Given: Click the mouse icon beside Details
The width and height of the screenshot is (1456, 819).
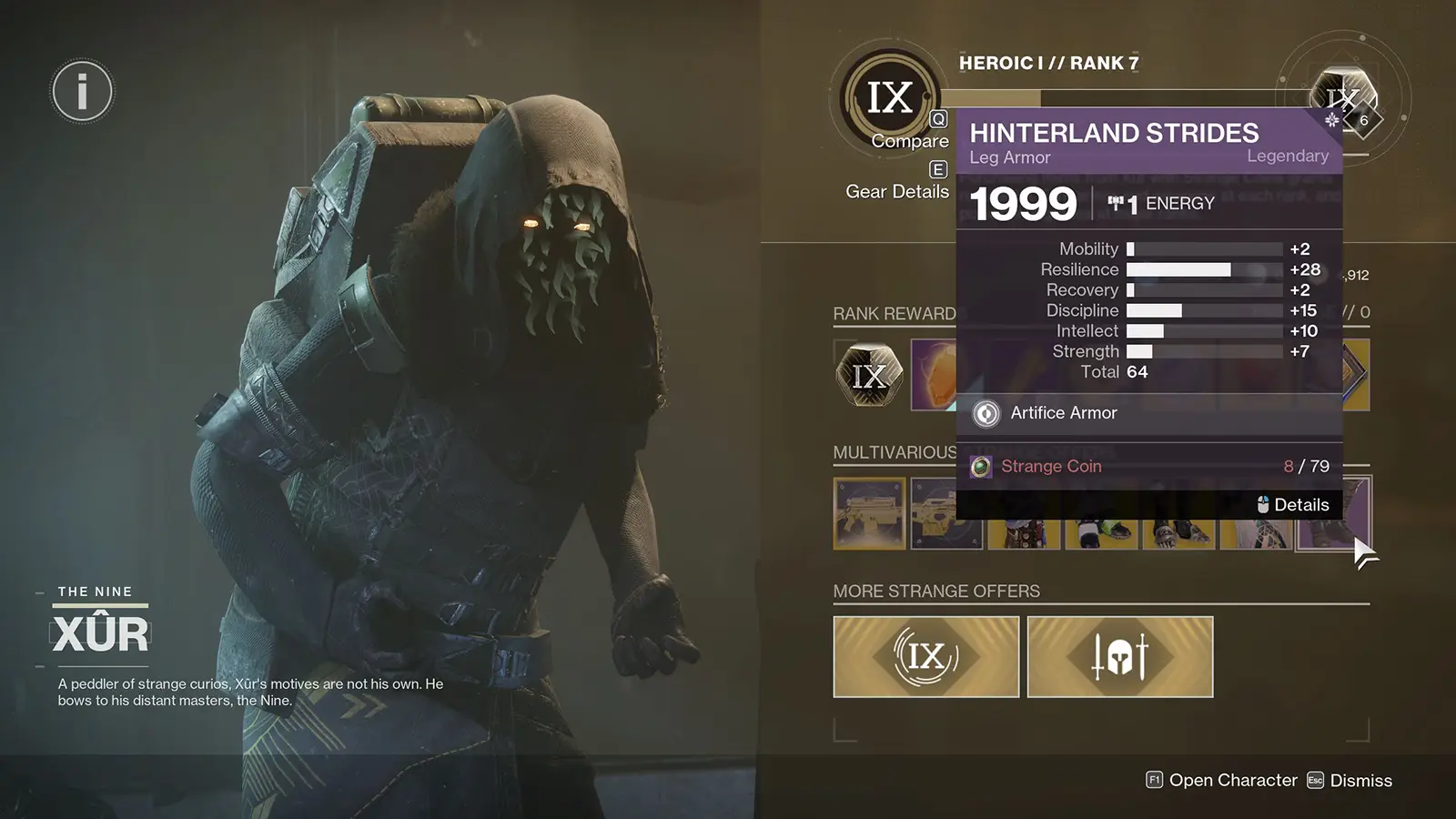Looking at the screenshot, I should click(x=1262, y=504).
